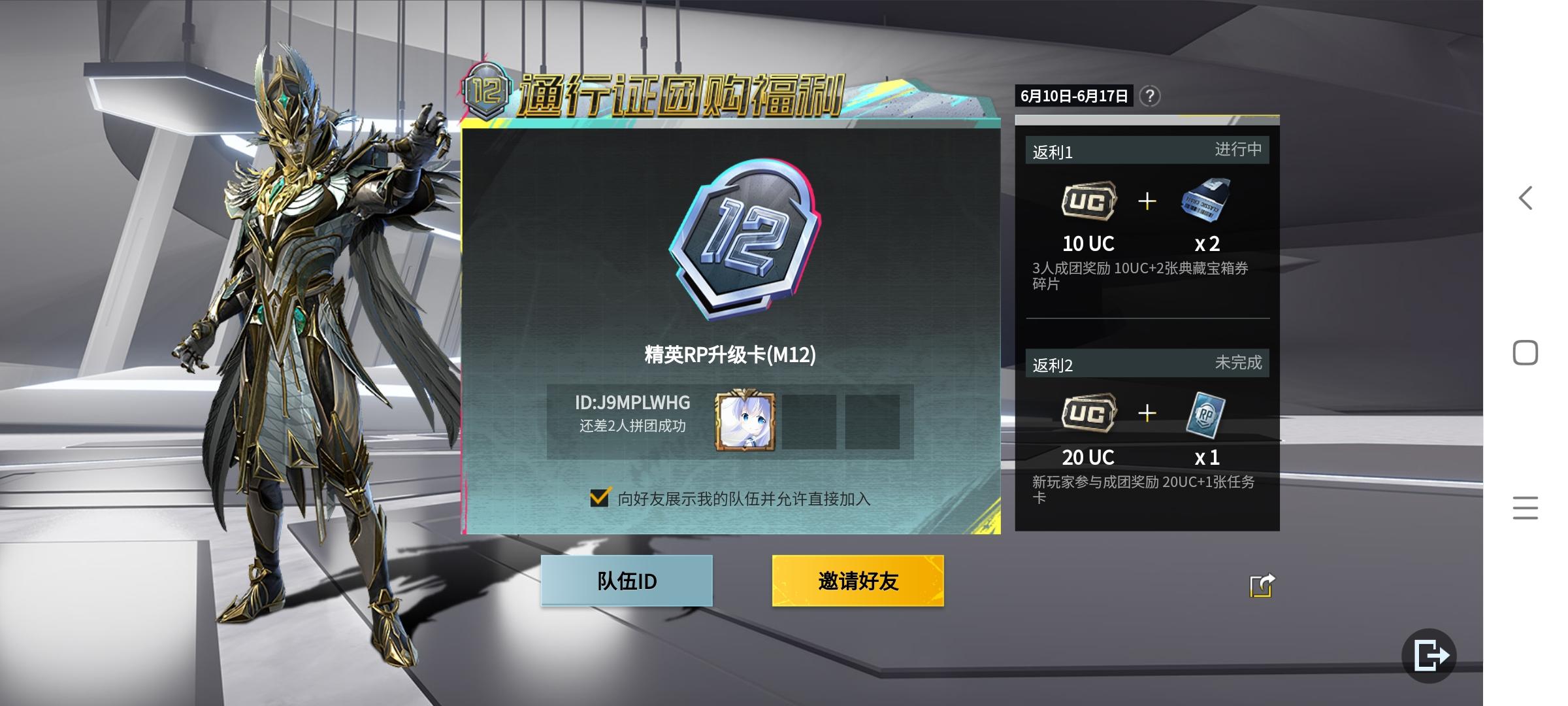Select the blue RP card icon in 返利2
This screenshot has width=1568, height=706.
click(x=1205, y=414)
